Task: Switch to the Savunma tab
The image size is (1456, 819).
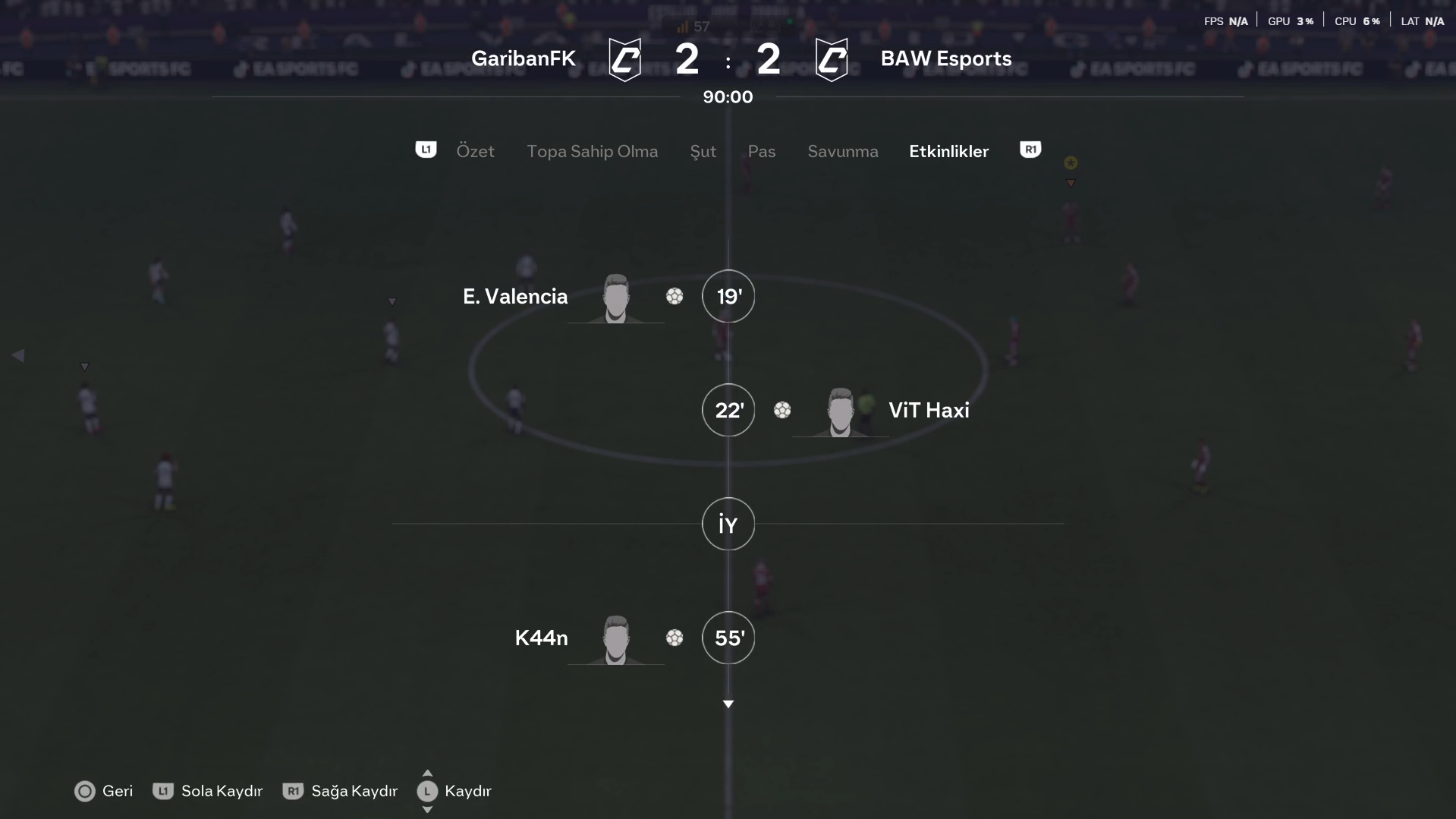Action: point(842,151)
